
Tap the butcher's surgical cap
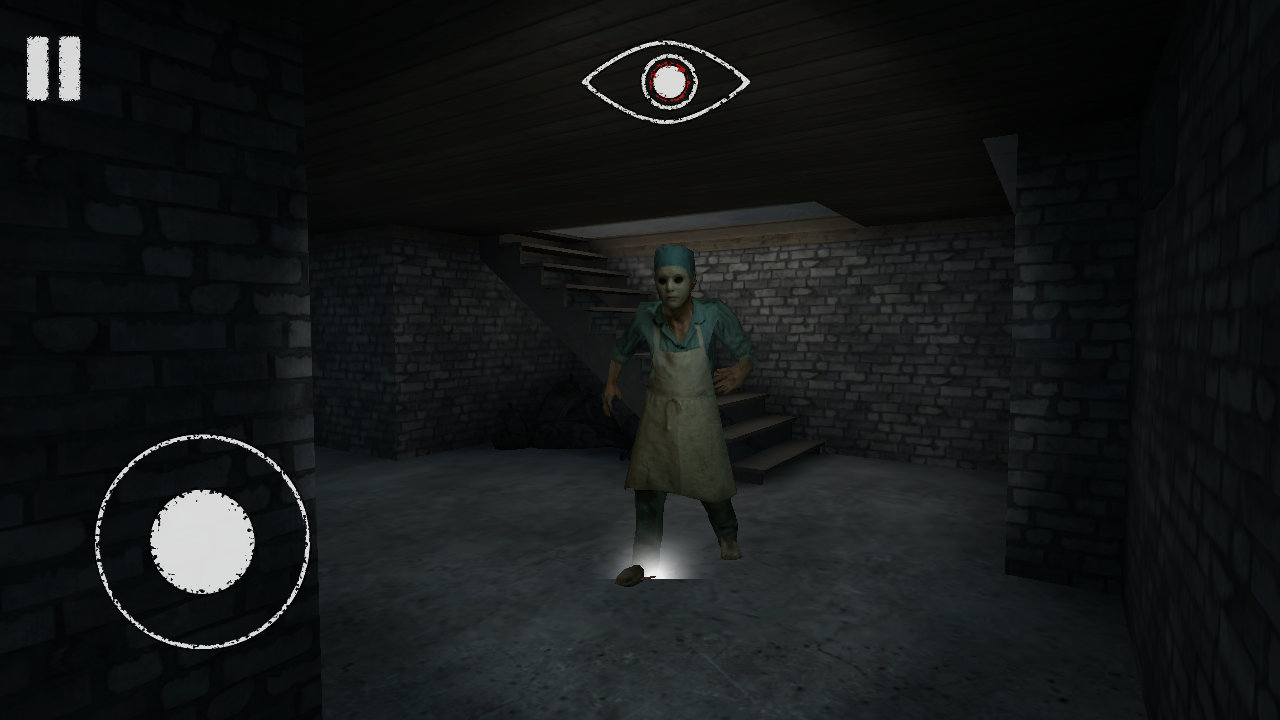point(674,256)
